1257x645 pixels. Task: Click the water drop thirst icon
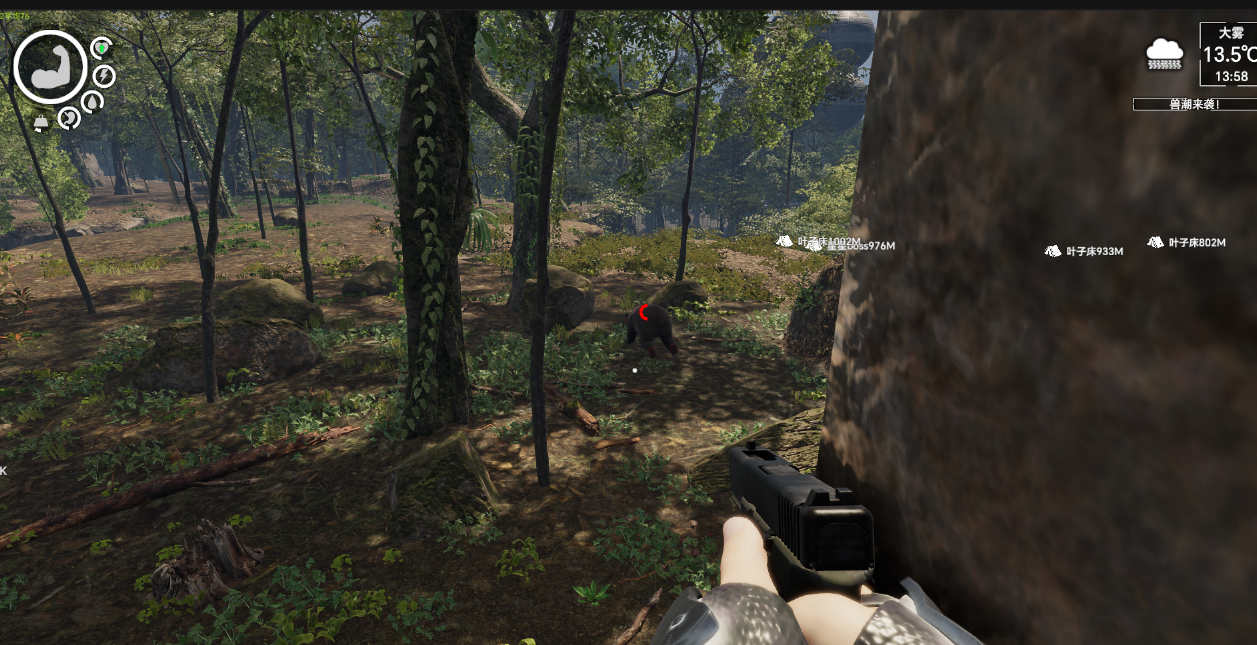(x=92, y=102)
